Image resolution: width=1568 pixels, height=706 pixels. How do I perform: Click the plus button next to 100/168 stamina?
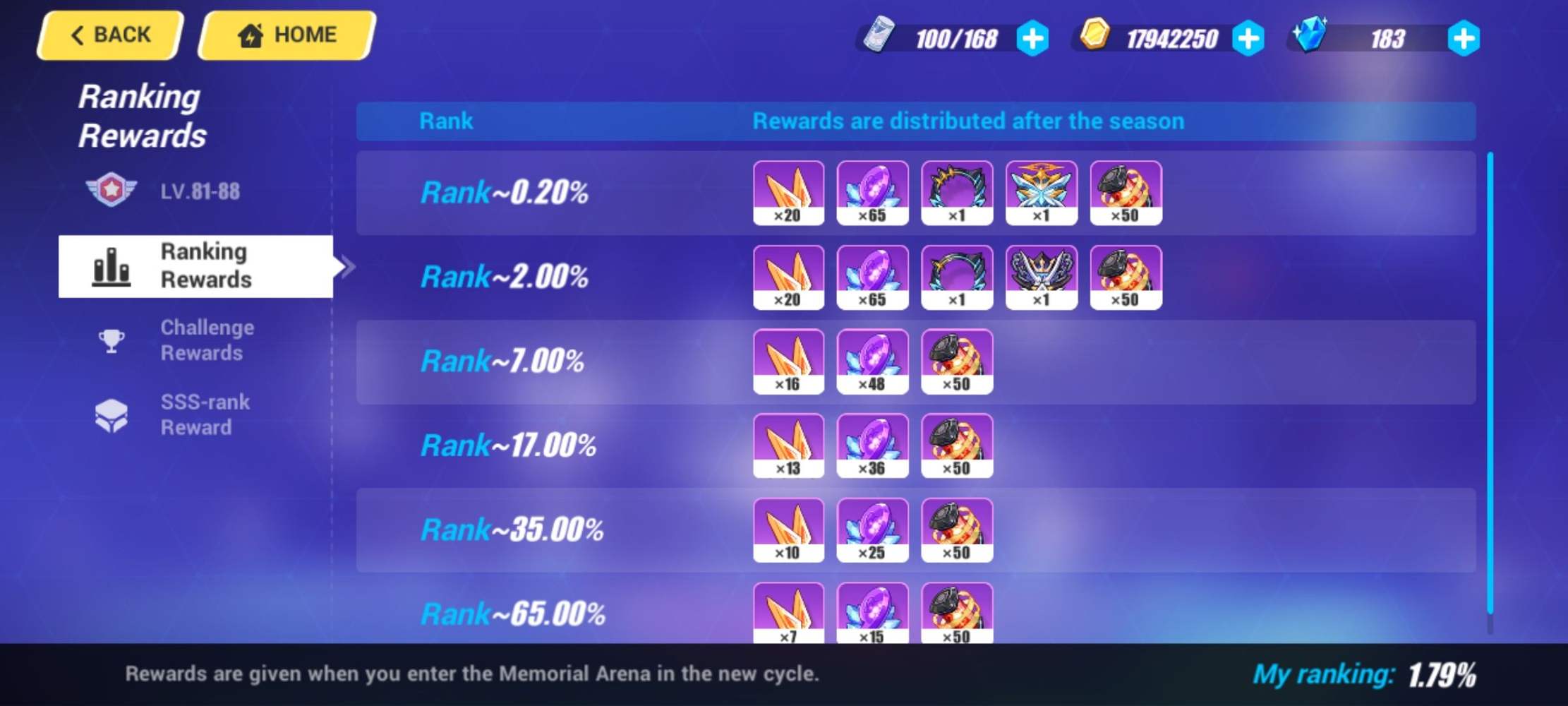[x=1032, y=40]
